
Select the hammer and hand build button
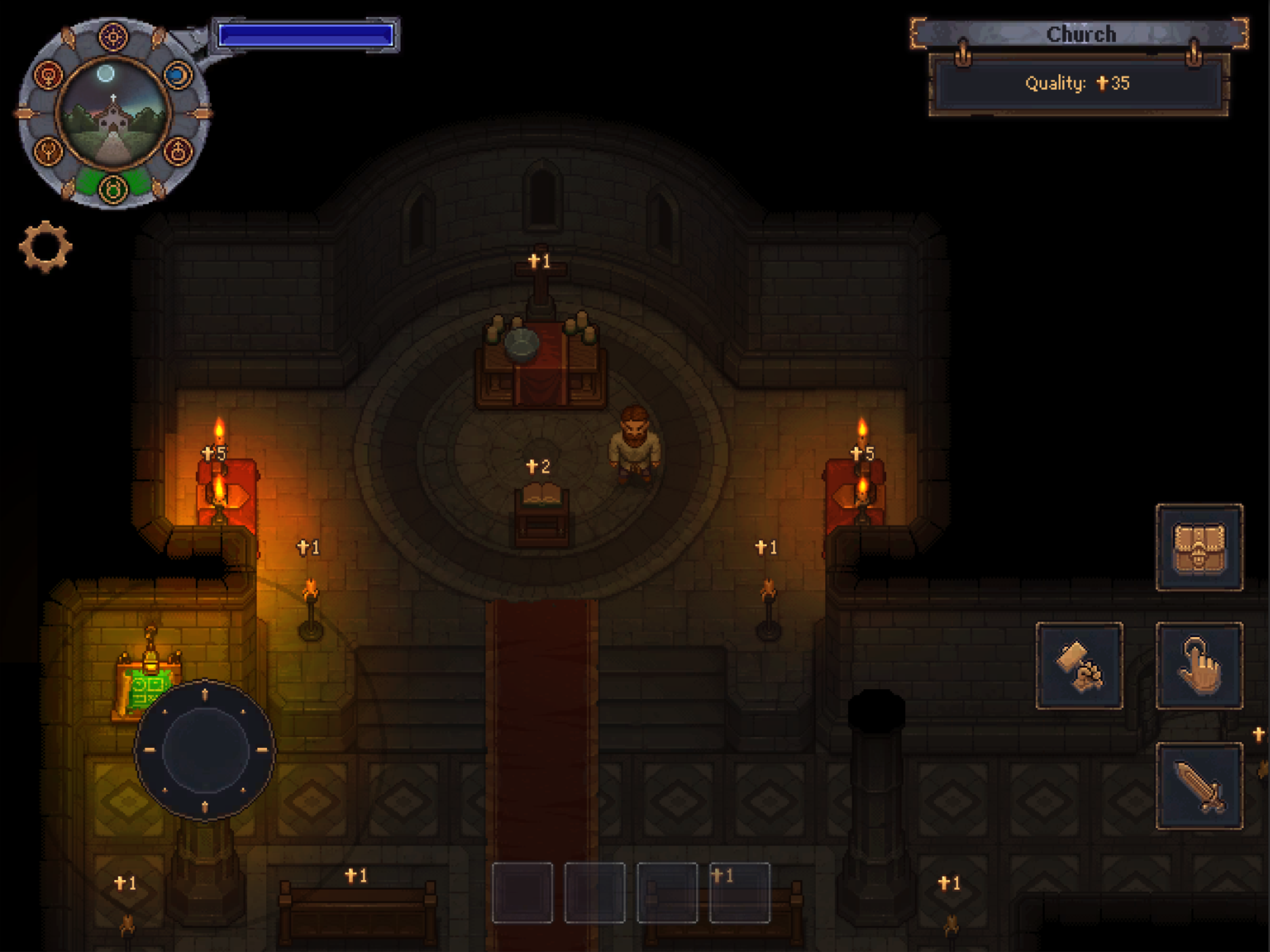tap(1079, 666)
